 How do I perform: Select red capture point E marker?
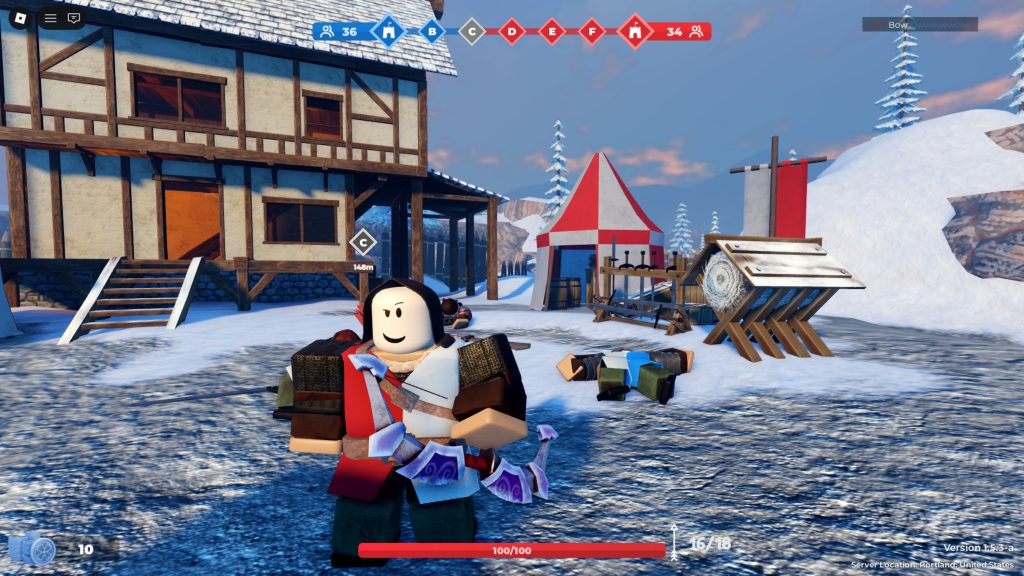click(552, 31)
